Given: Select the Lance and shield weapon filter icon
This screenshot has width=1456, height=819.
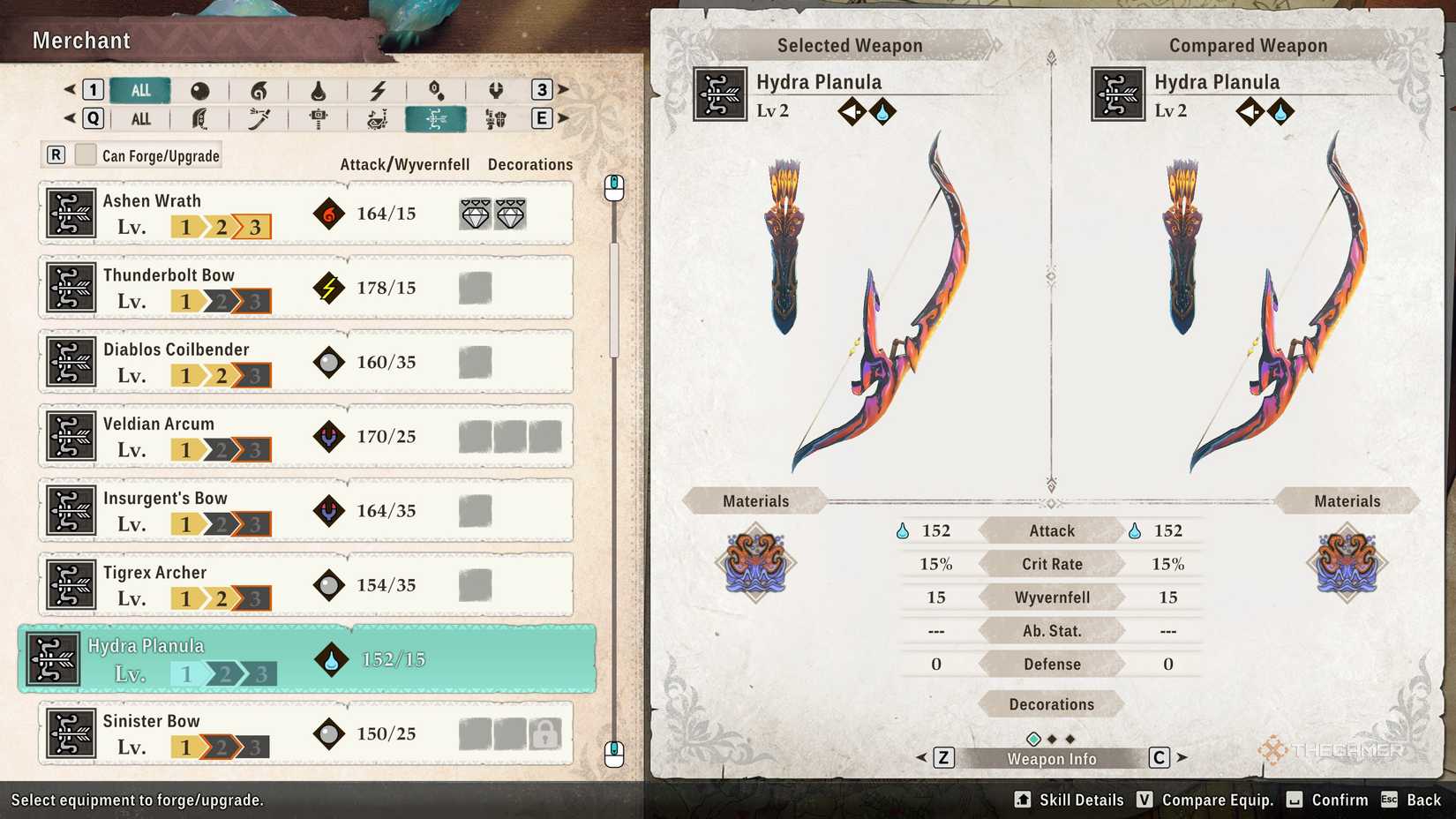Looking at the screenshot, I should [495, 118].
